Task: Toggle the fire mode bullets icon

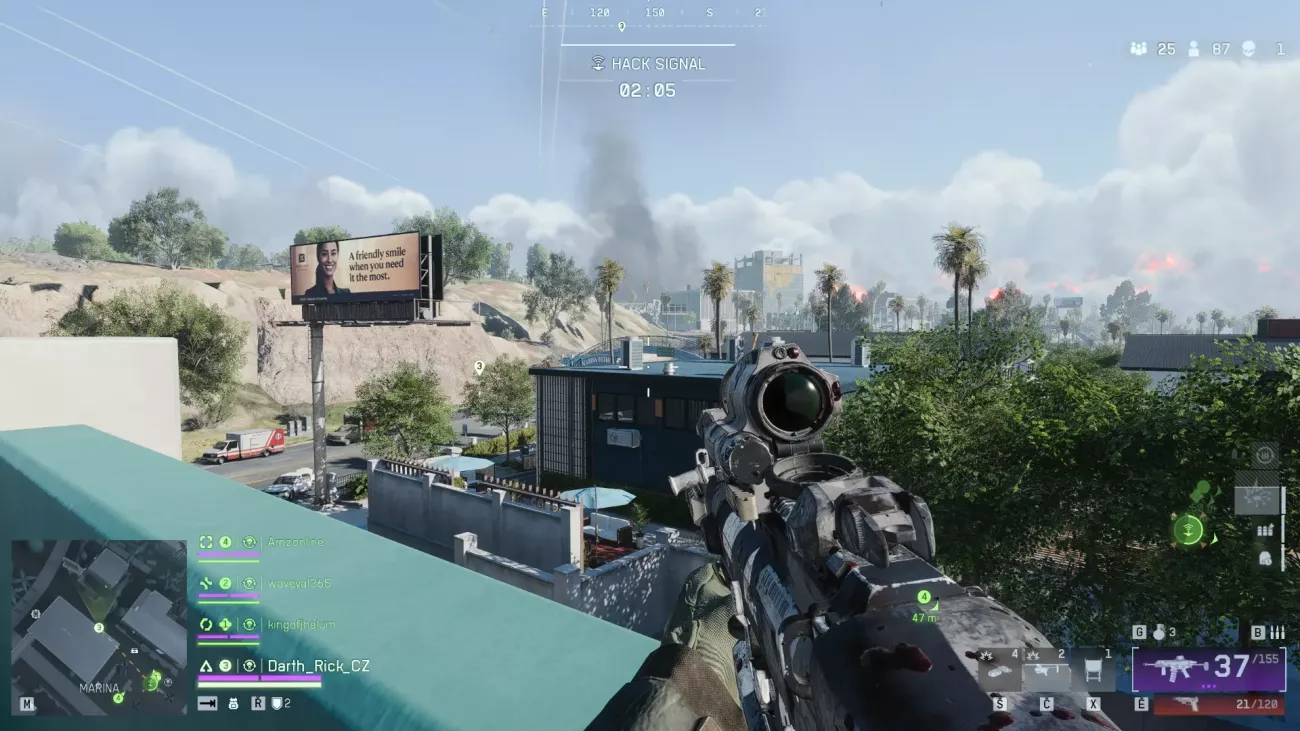Action: pos(1277,632)
